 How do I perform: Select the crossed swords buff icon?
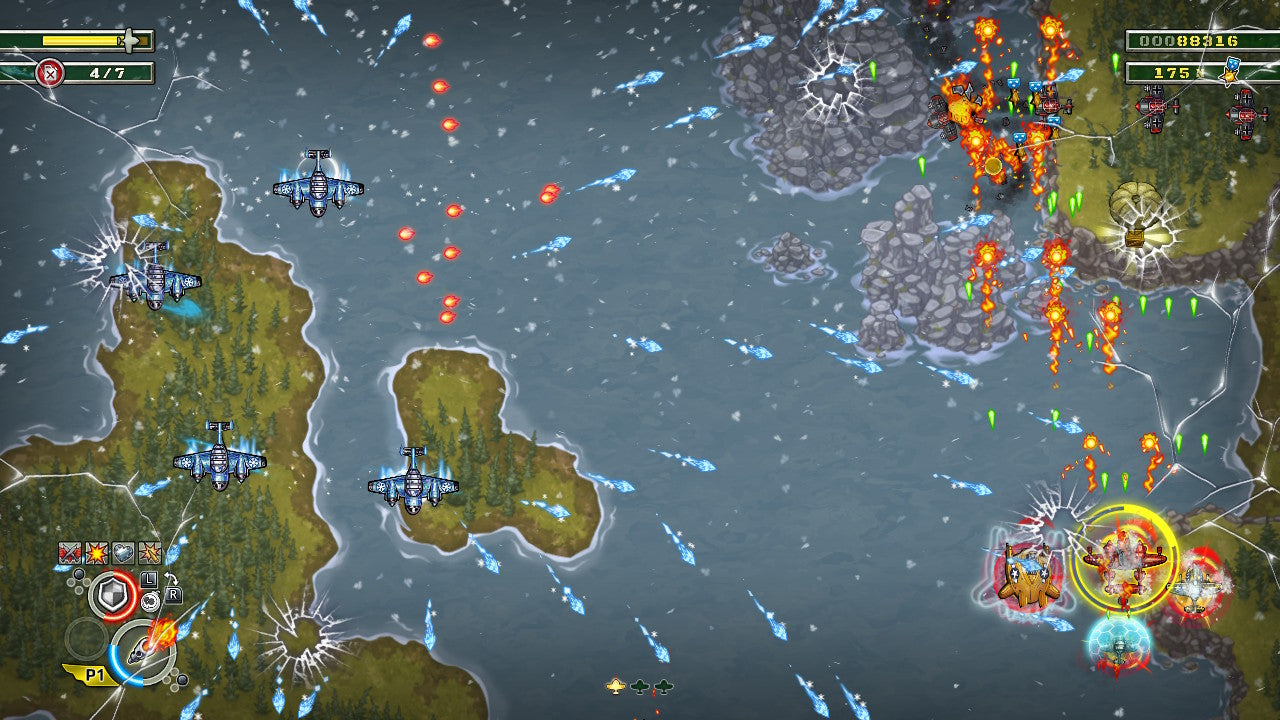pos(69,553)
